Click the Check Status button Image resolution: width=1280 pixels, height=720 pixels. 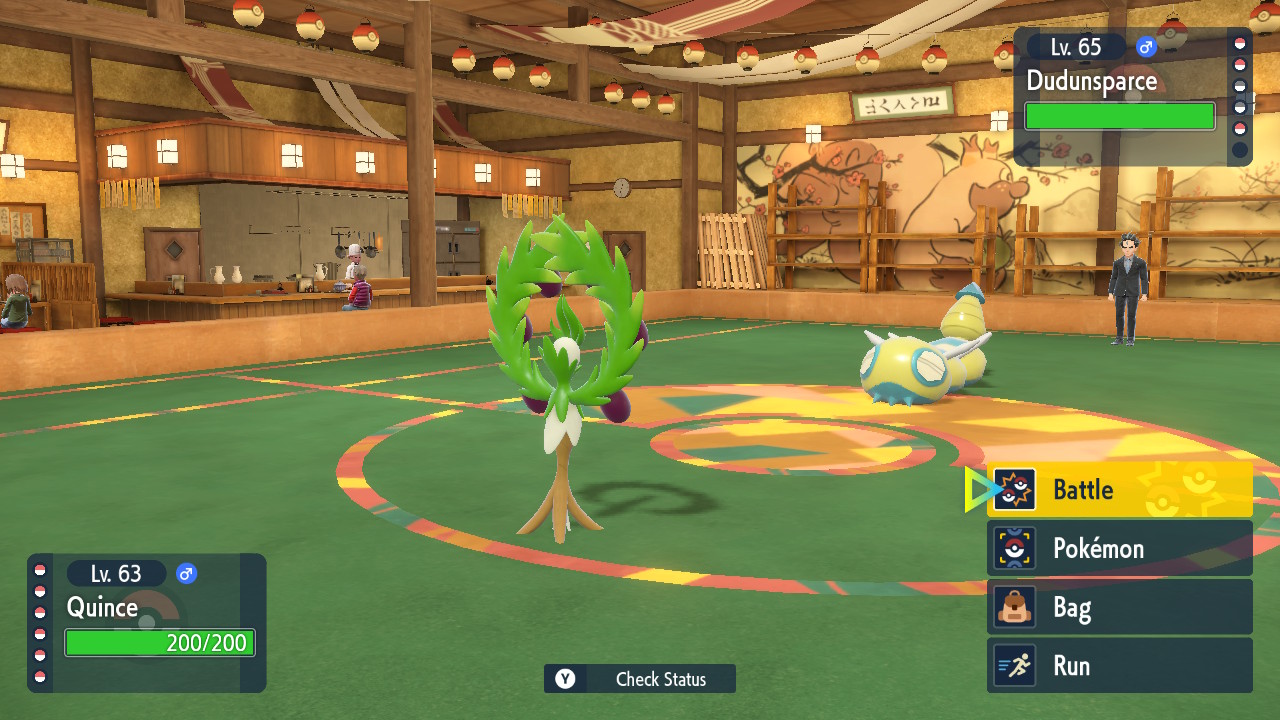640,679
